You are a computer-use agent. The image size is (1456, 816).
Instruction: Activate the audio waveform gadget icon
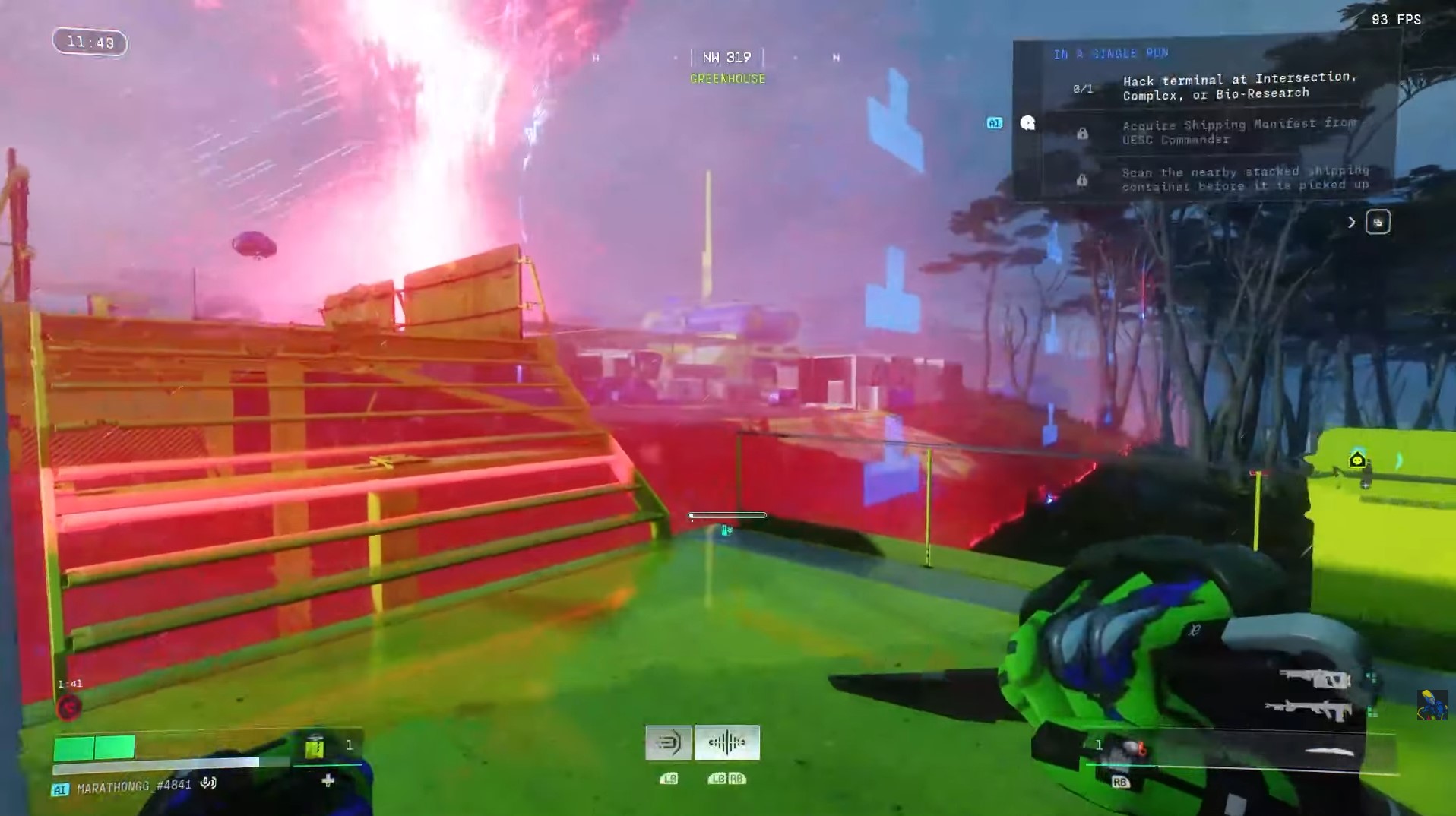(x=727, y=743)
